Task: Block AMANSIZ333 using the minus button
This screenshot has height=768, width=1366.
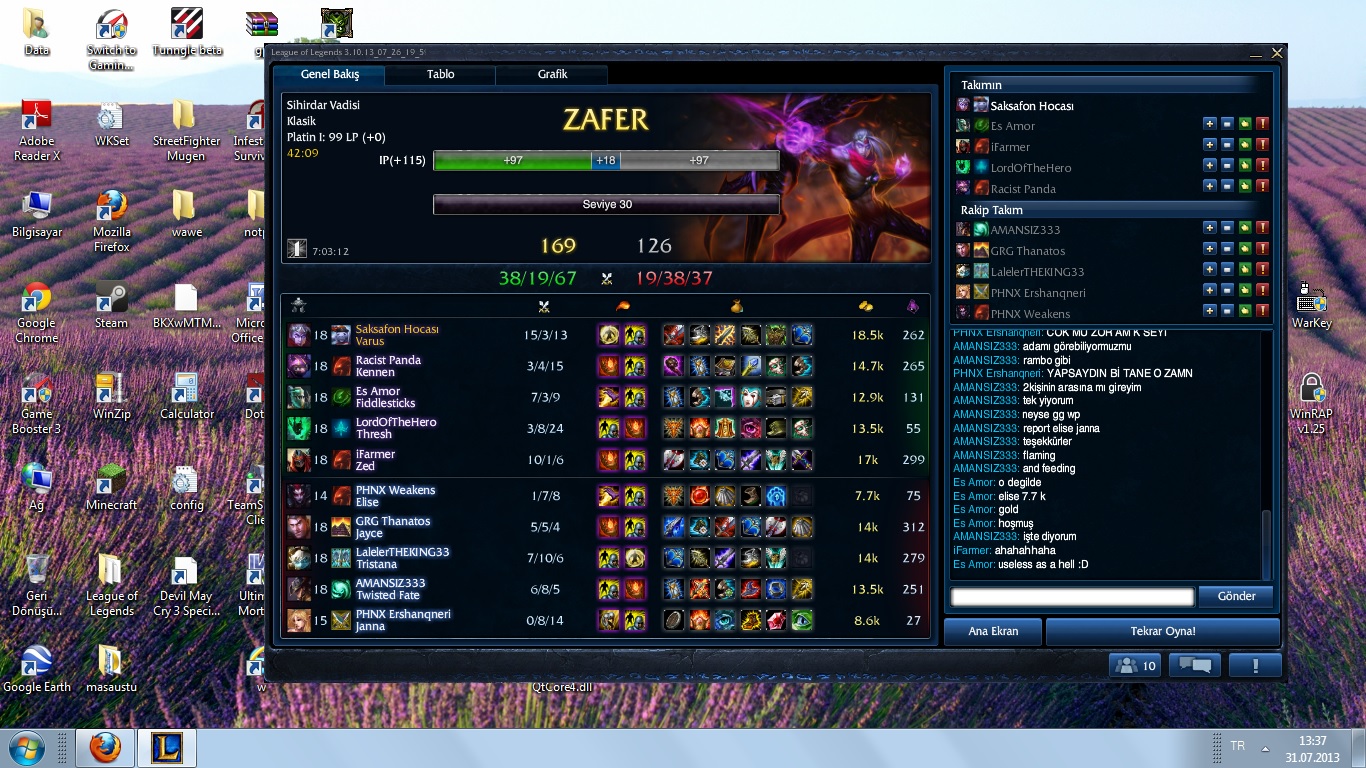Action: pos(1227,228)
